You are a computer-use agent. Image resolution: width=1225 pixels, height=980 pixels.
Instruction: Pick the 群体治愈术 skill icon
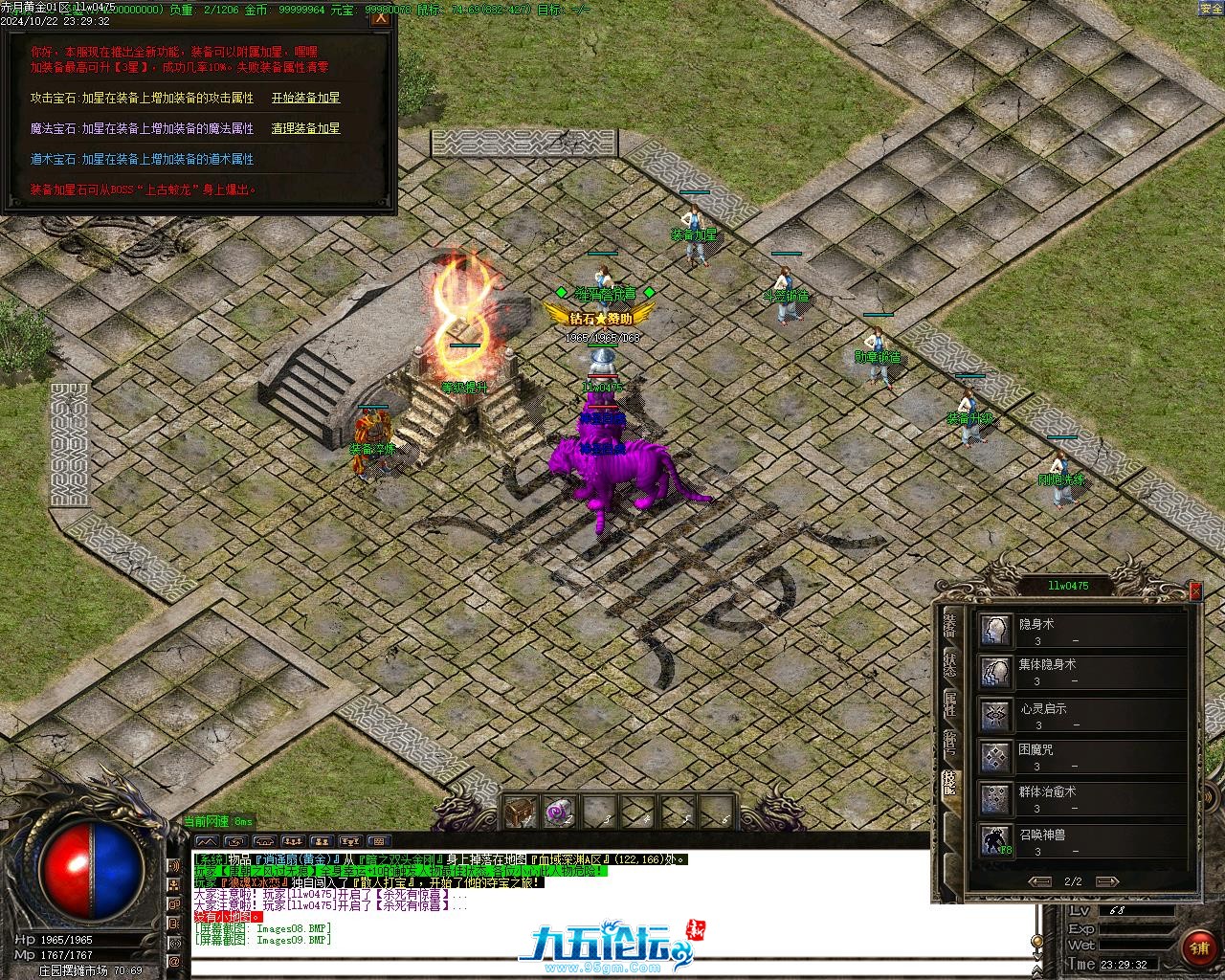[x=995, y=798]
